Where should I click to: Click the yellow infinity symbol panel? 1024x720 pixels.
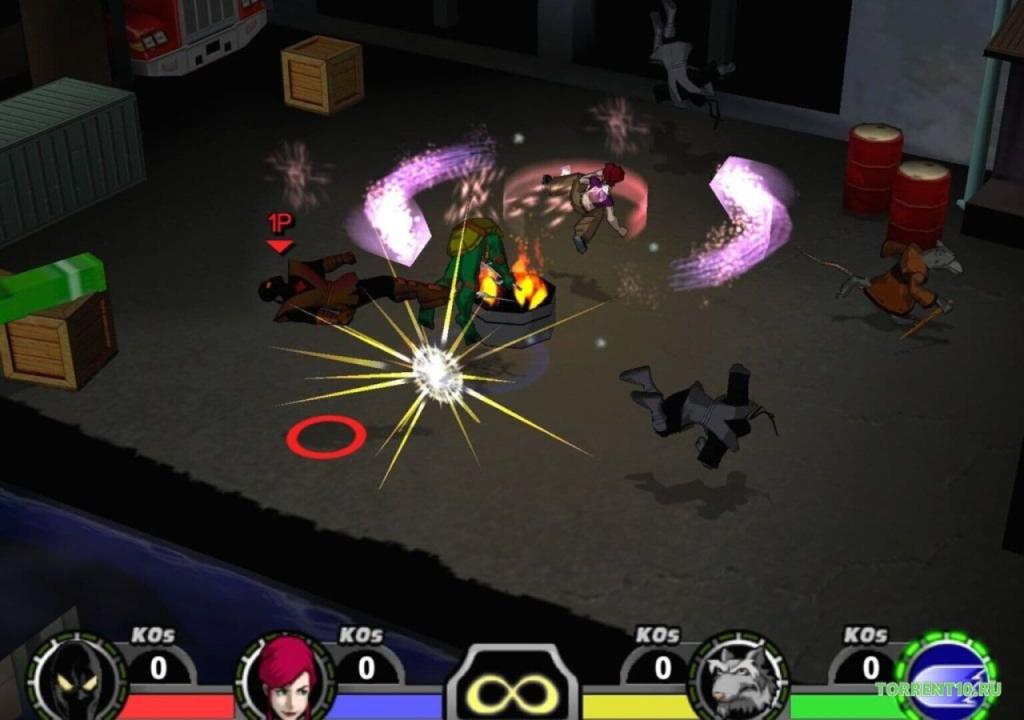512,690
